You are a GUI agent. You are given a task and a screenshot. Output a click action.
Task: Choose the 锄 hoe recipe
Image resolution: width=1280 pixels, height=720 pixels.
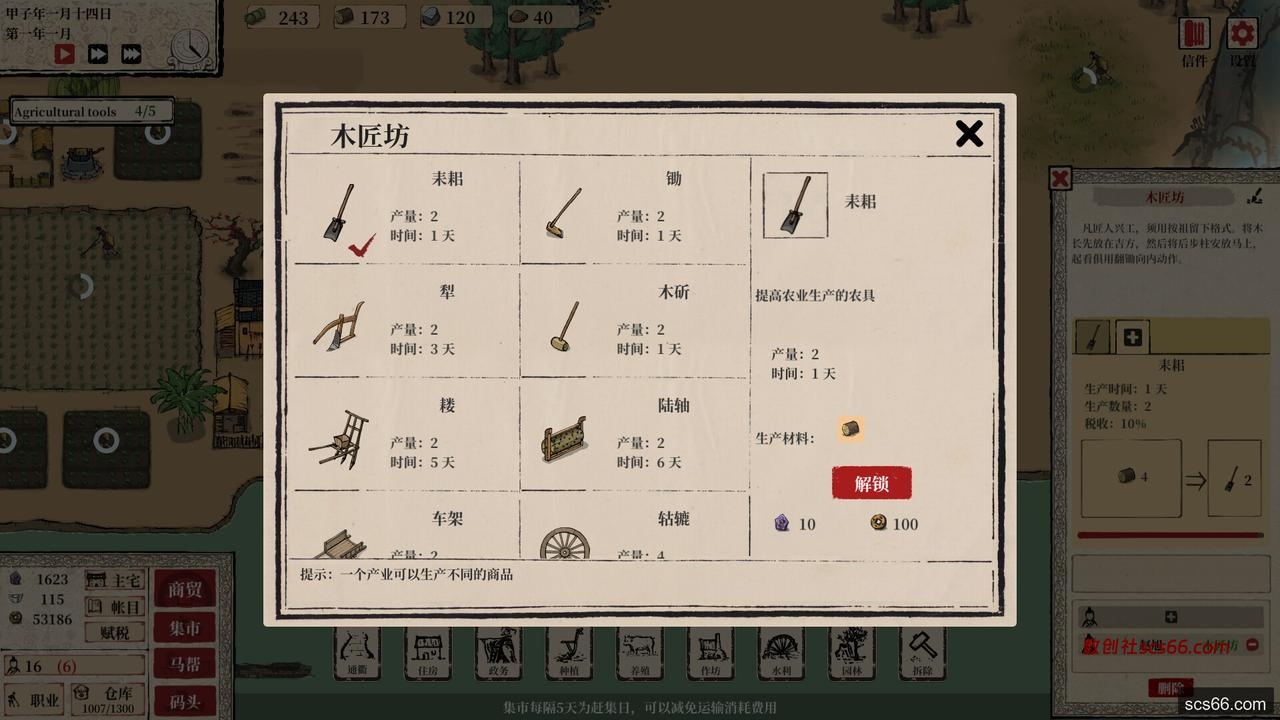click(634, 212)
